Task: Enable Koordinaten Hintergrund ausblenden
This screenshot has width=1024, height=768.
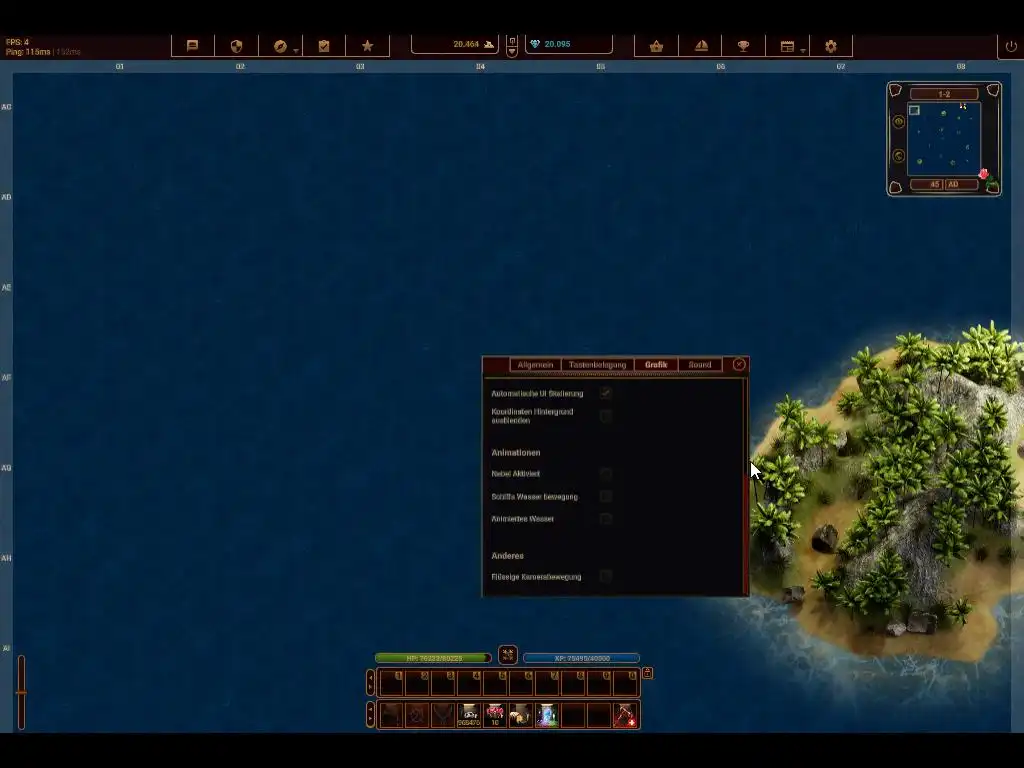Action: (606, 416)
